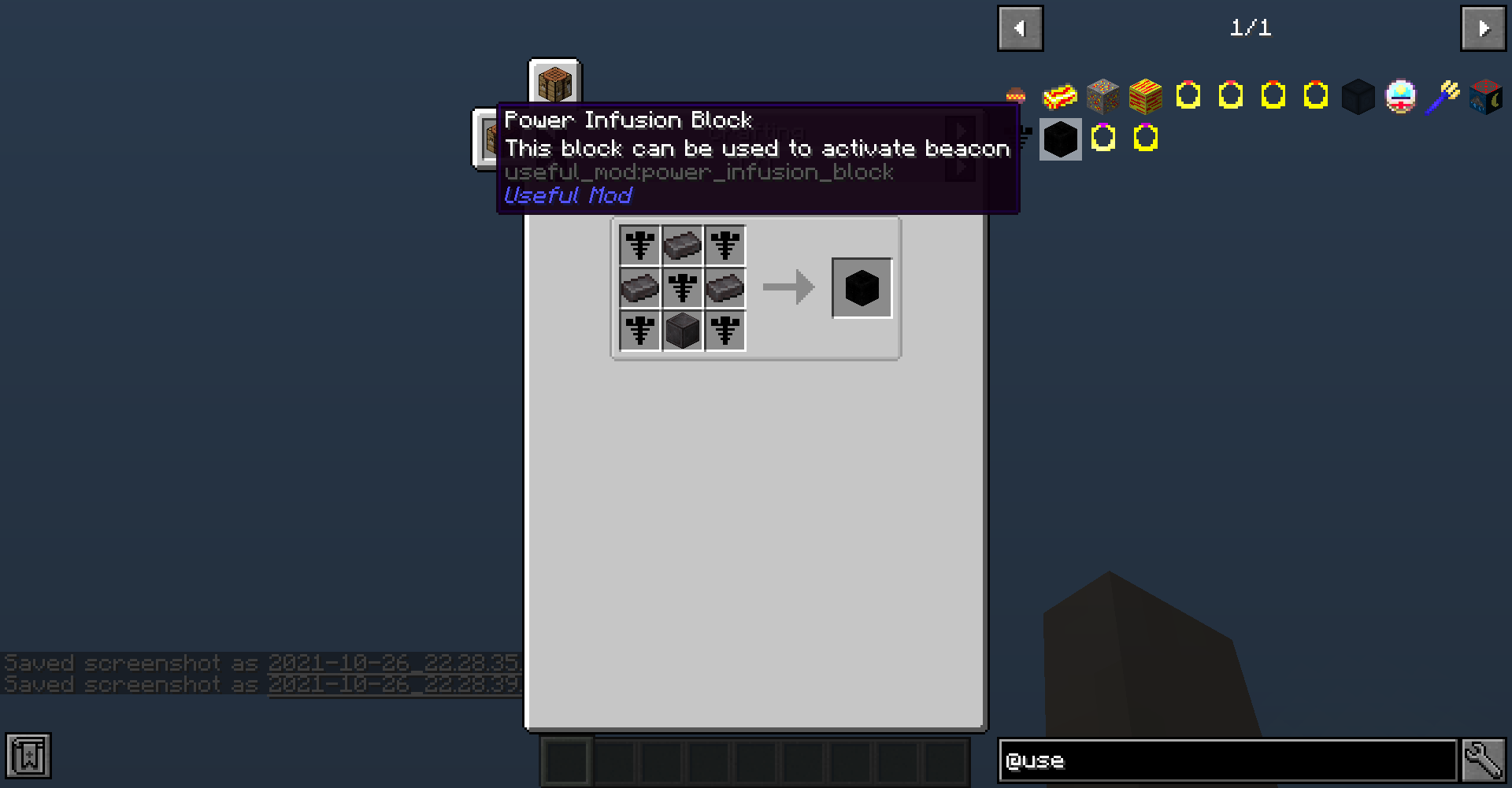Click the crafting table tab above the recipe
This screenshot has height=788, width=1512.
554,82
